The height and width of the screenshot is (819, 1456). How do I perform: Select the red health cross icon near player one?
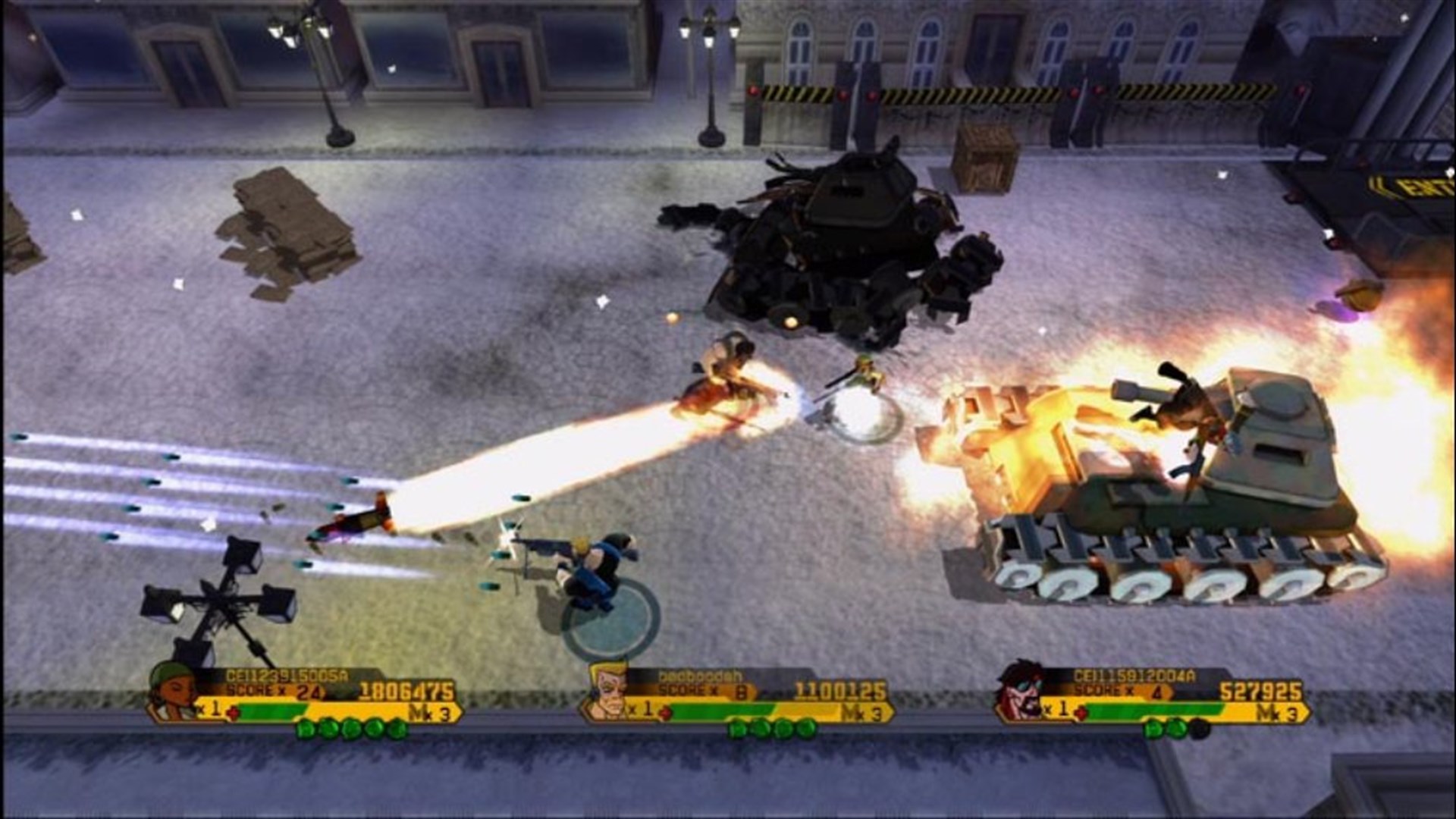235,711
